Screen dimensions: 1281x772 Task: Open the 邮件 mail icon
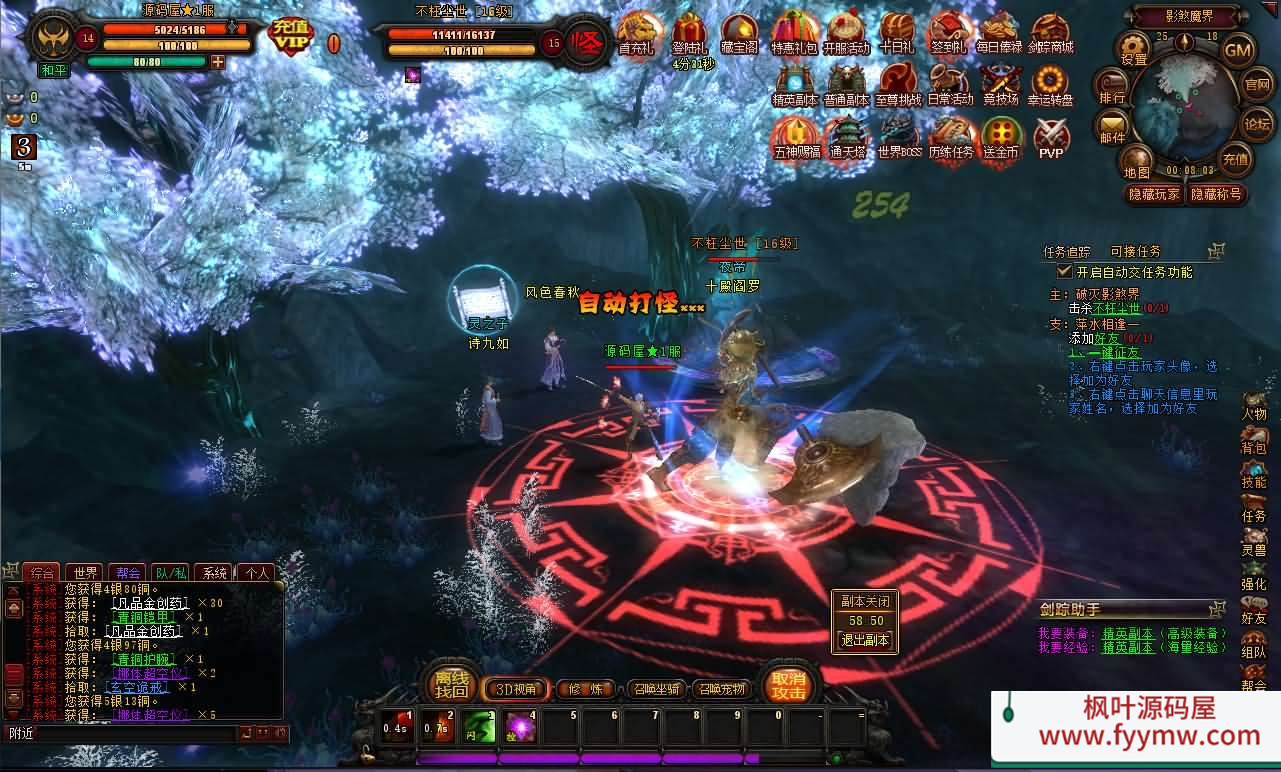[1112, 126]
